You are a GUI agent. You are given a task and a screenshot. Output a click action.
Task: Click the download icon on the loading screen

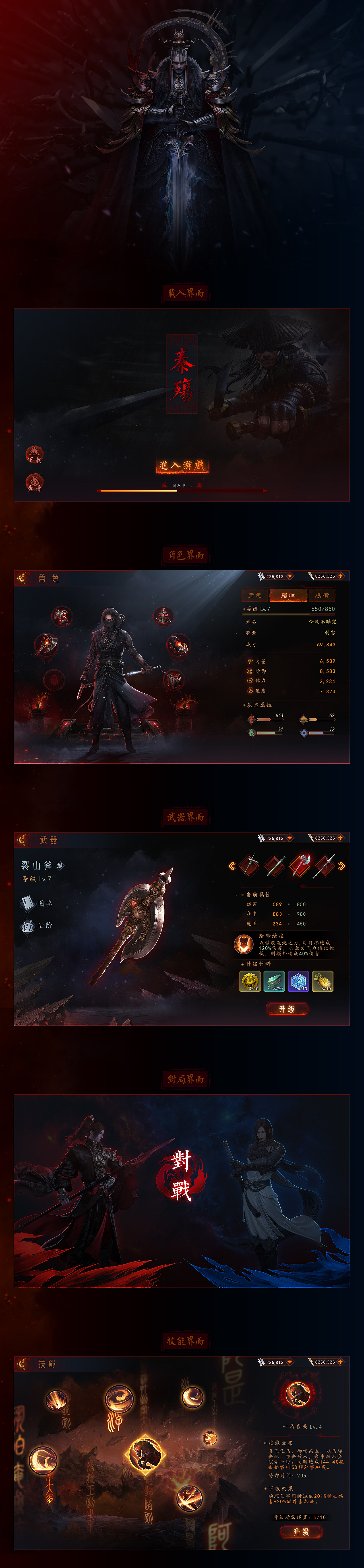coord(34,454)
